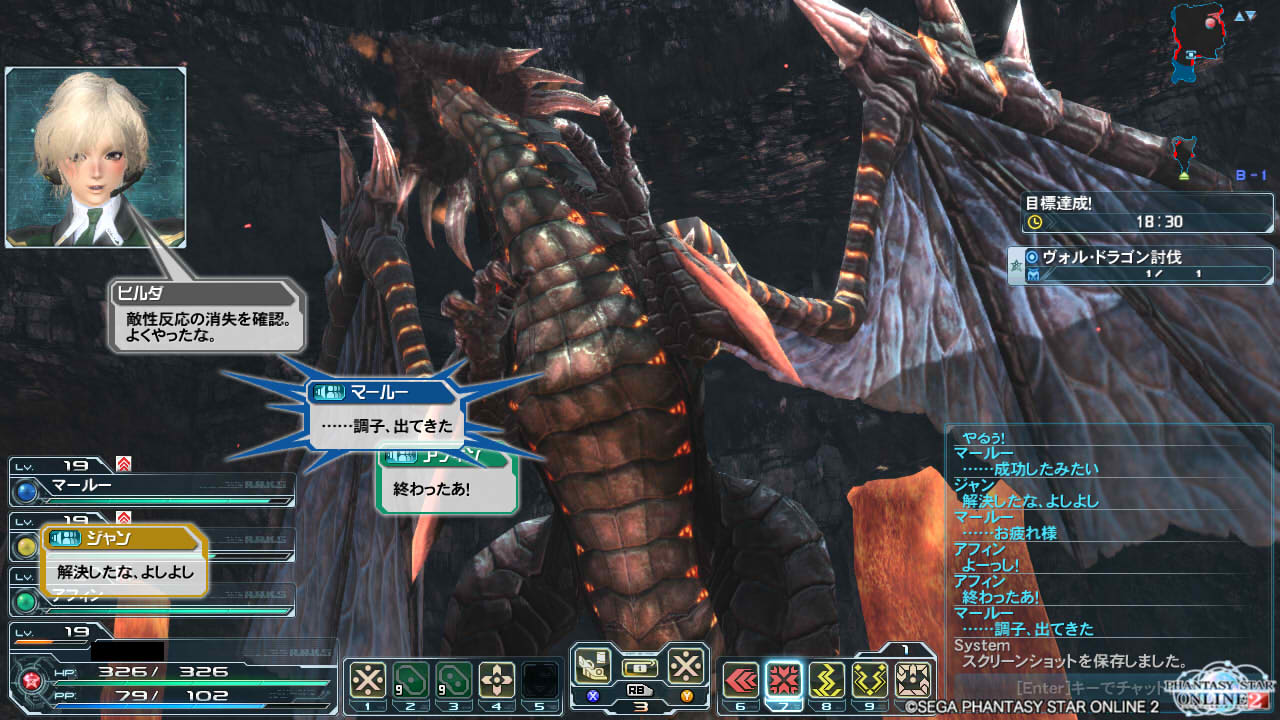The height and width of the screenshot is (720, 1280).
Task: Activate the highlighted red burst skill in slot 7
Action: (x=784, y=680)
